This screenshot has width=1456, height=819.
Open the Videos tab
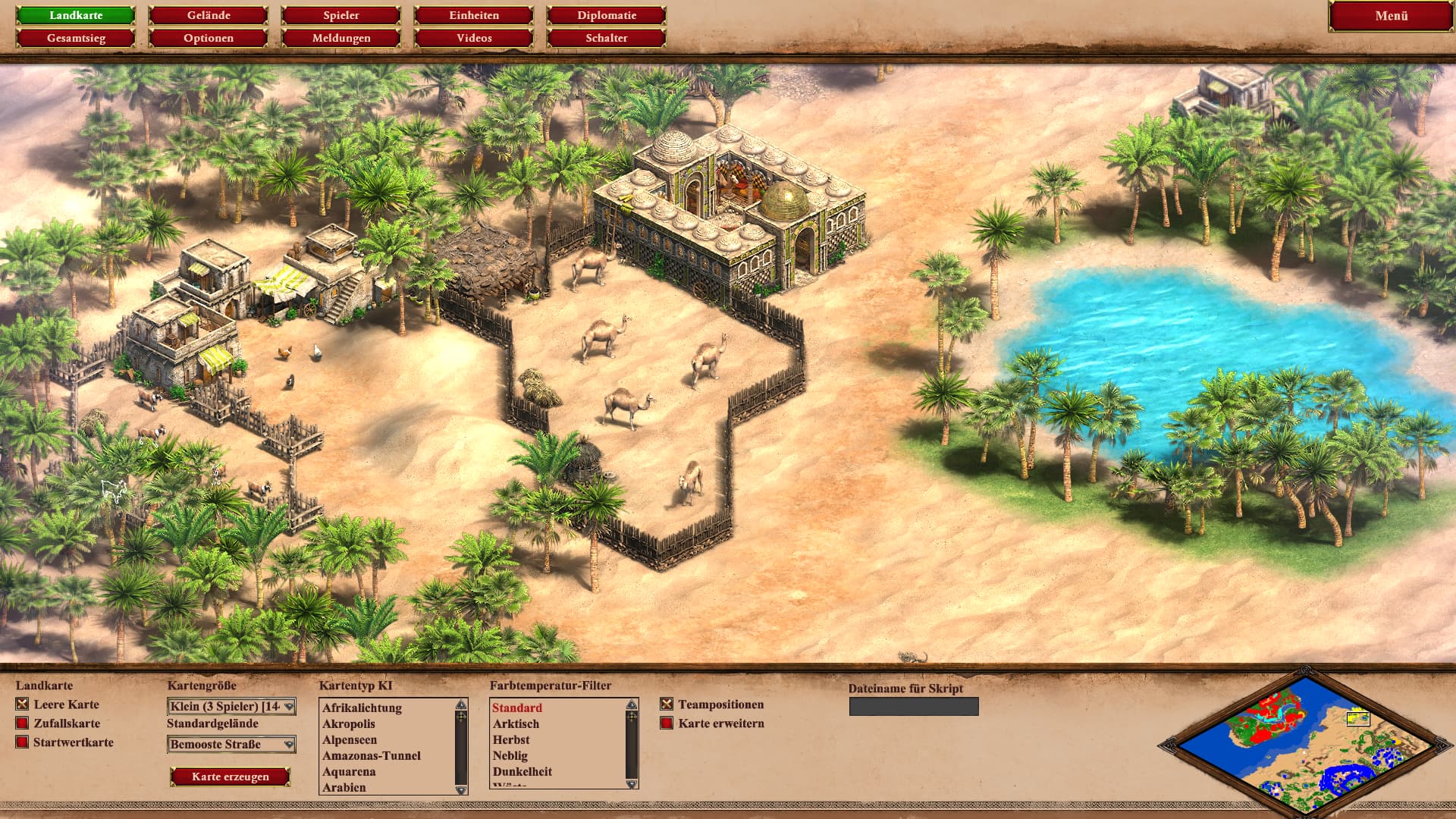click(474, 38)
